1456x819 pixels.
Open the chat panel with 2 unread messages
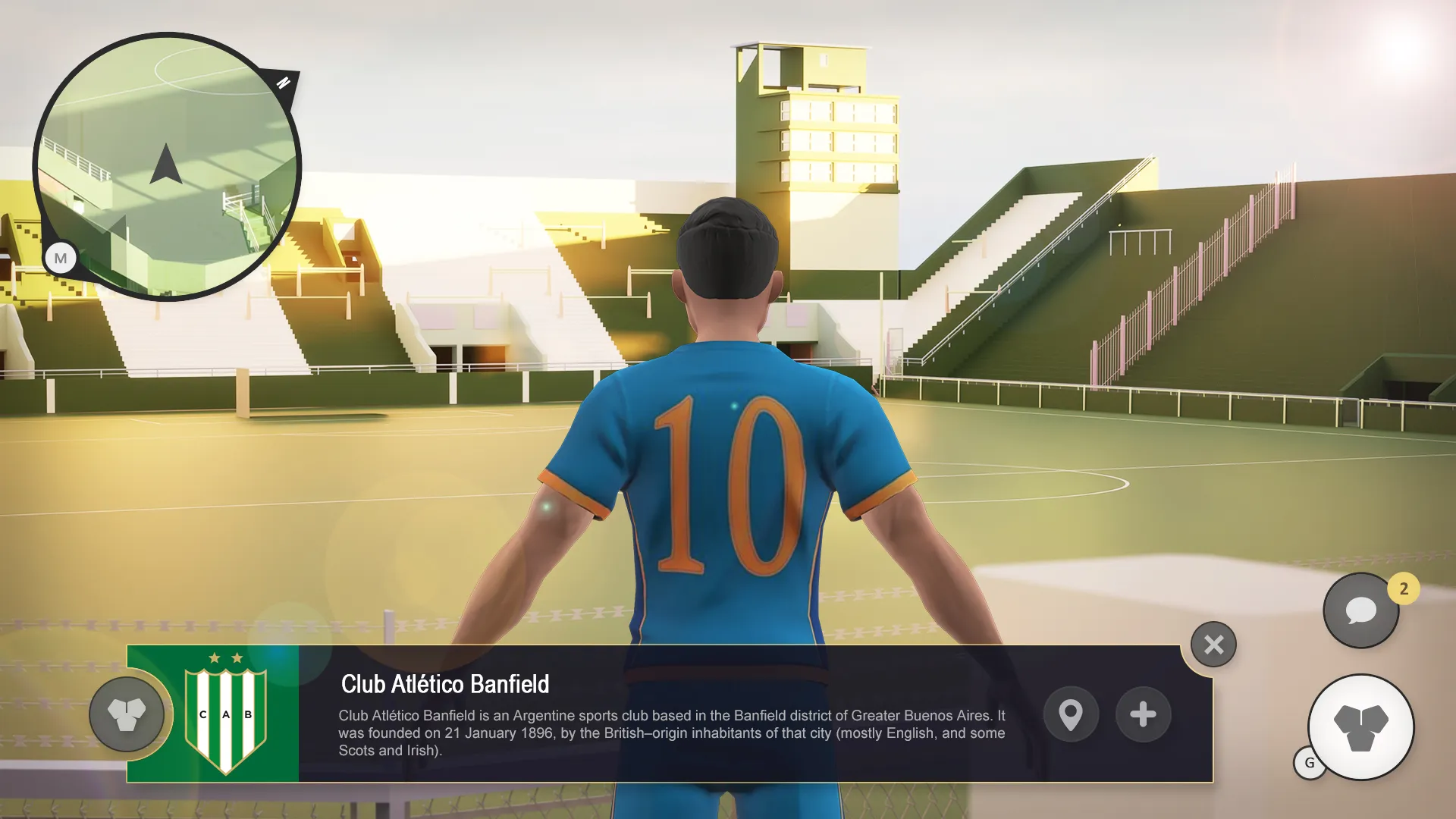(x=1360, y=610)
